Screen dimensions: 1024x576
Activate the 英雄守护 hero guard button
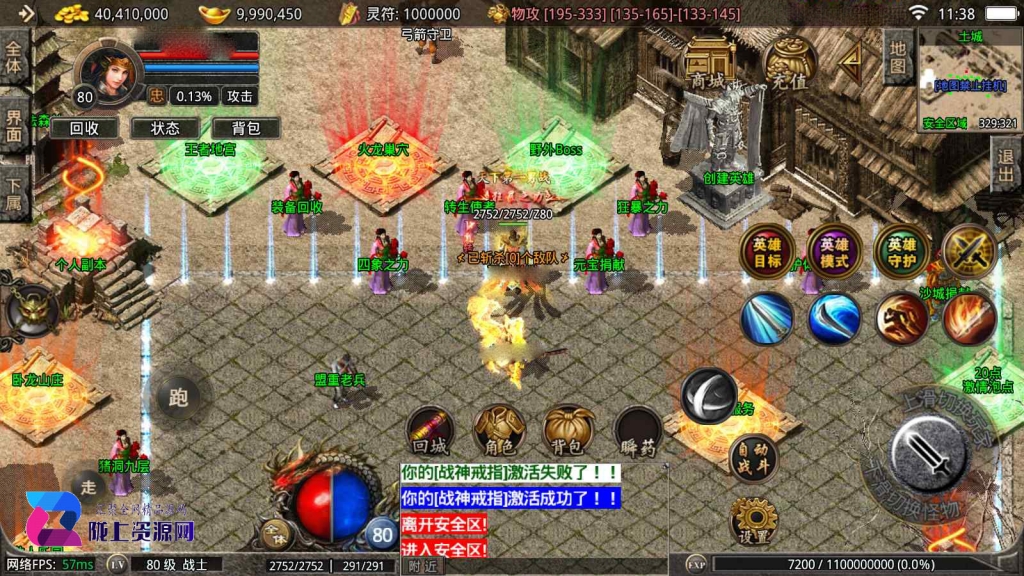coord(901,251)
